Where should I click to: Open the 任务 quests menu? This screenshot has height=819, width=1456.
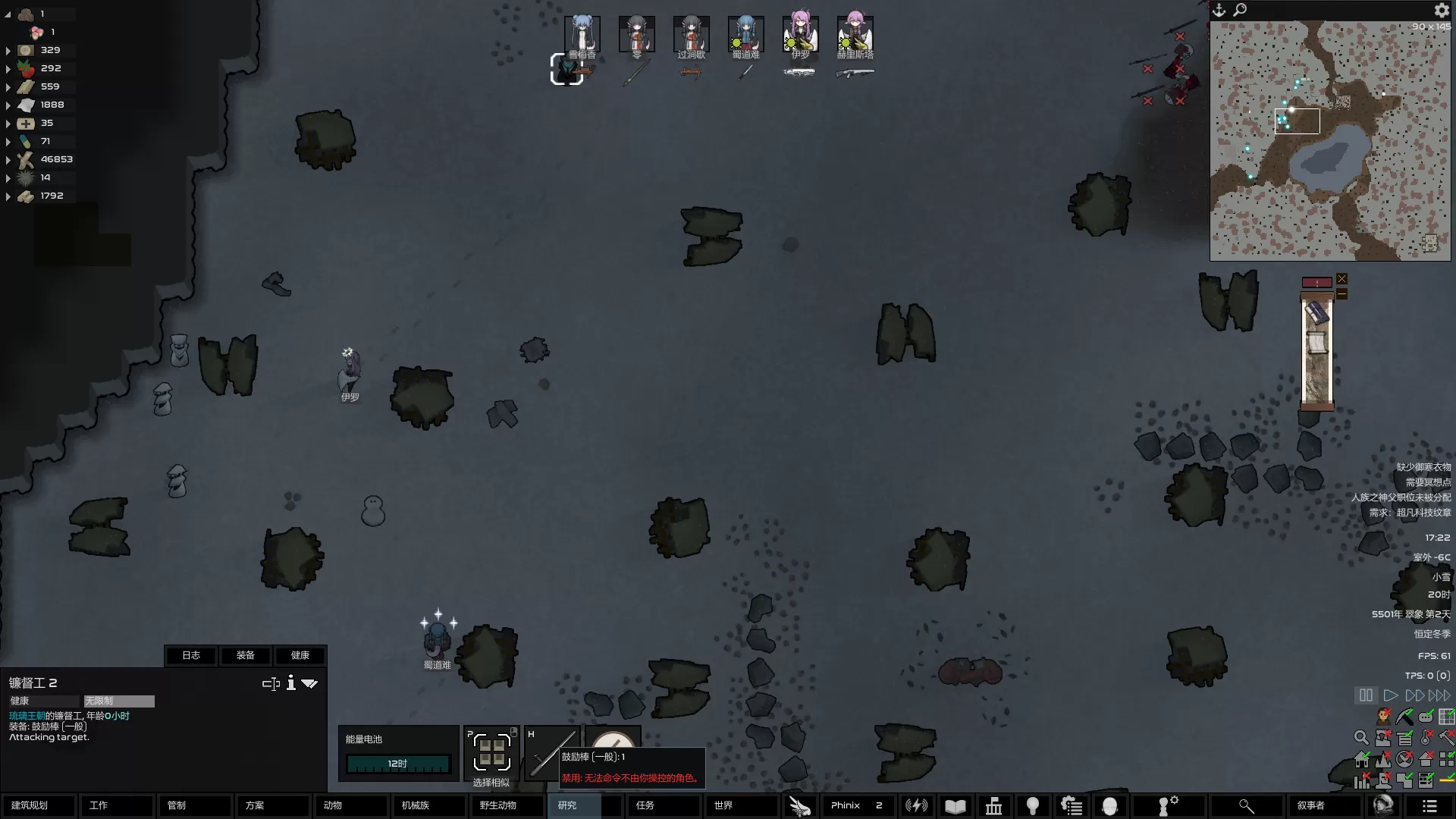663,805
